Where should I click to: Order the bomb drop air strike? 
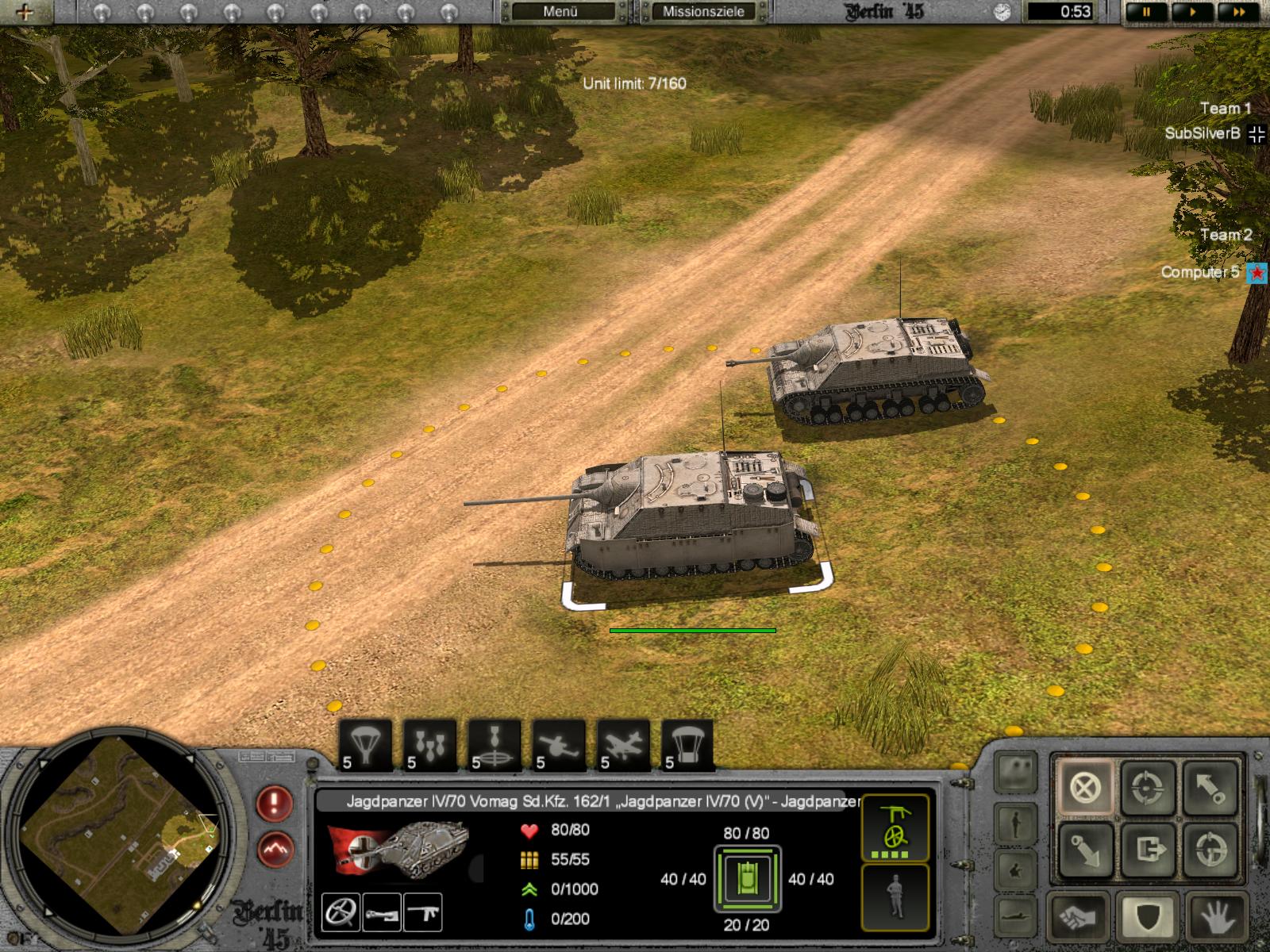click(x=430, y=746)
